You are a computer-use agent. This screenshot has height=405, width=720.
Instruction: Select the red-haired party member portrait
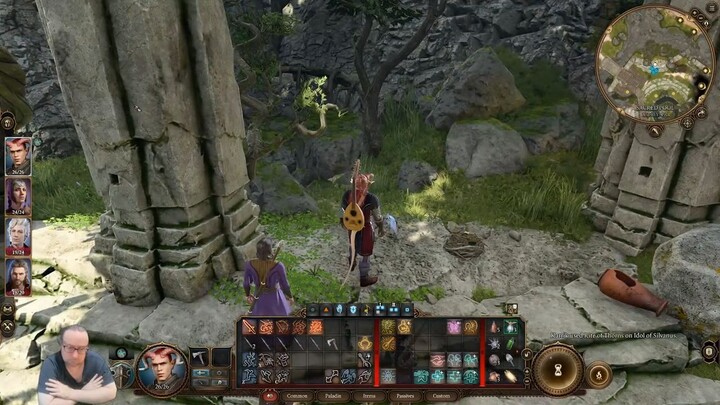[18, 155]
